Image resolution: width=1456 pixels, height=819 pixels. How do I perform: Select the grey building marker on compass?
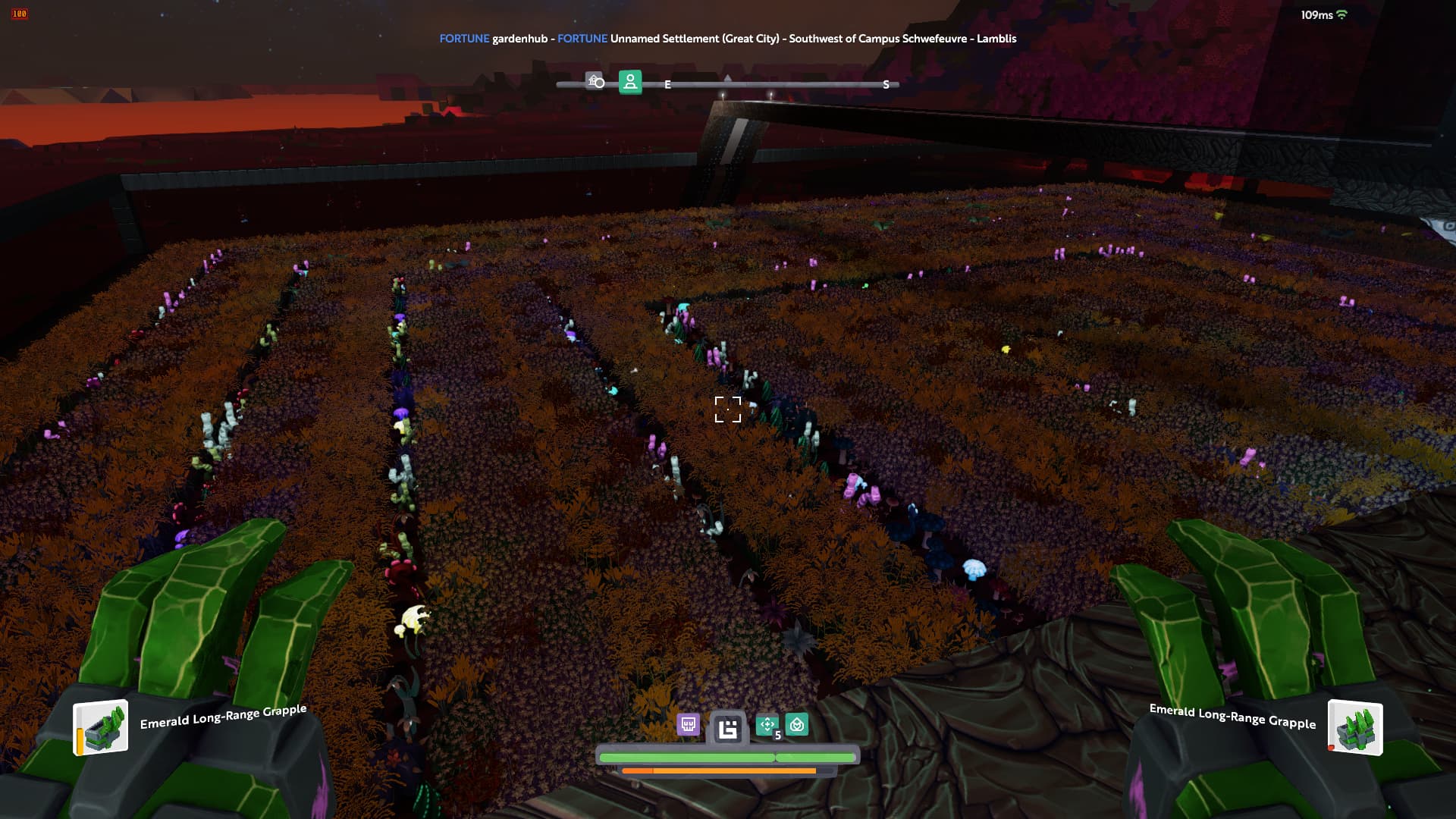pos(595,81)
